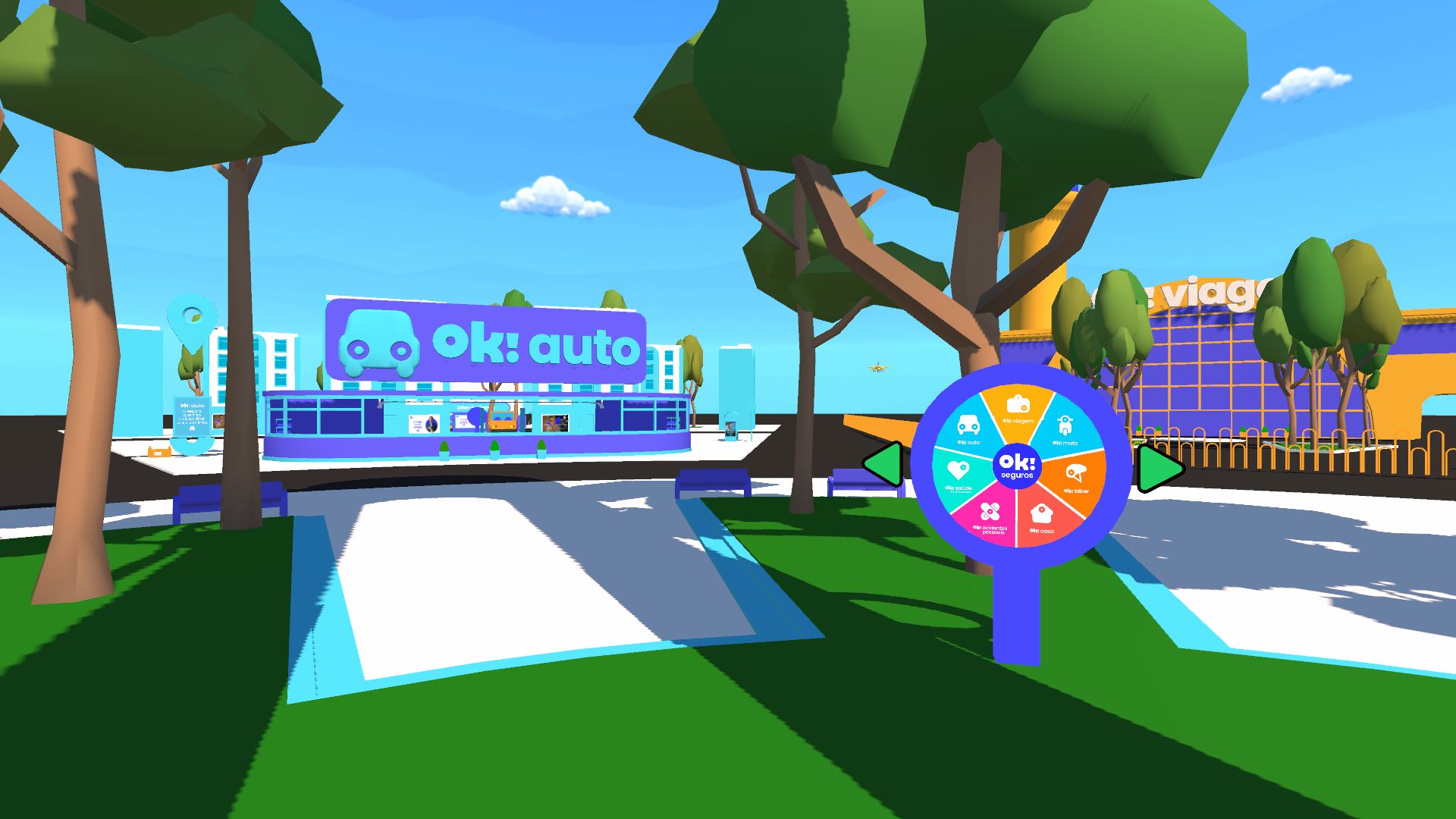1456x819 pixels.
Task: Select the ok casa house icon on the wheel
Action: click(1041, 513)
